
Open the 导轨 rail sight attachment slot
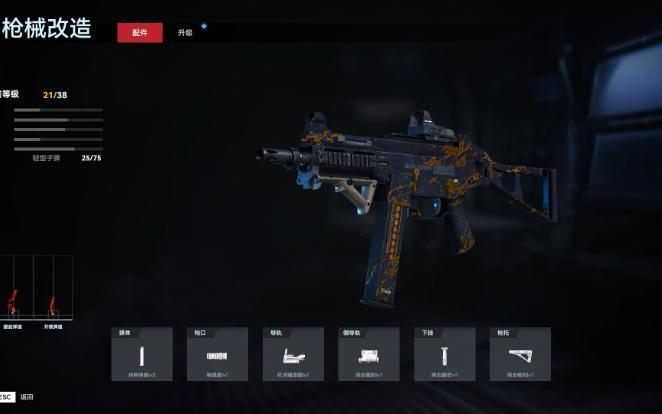point(293,355)
